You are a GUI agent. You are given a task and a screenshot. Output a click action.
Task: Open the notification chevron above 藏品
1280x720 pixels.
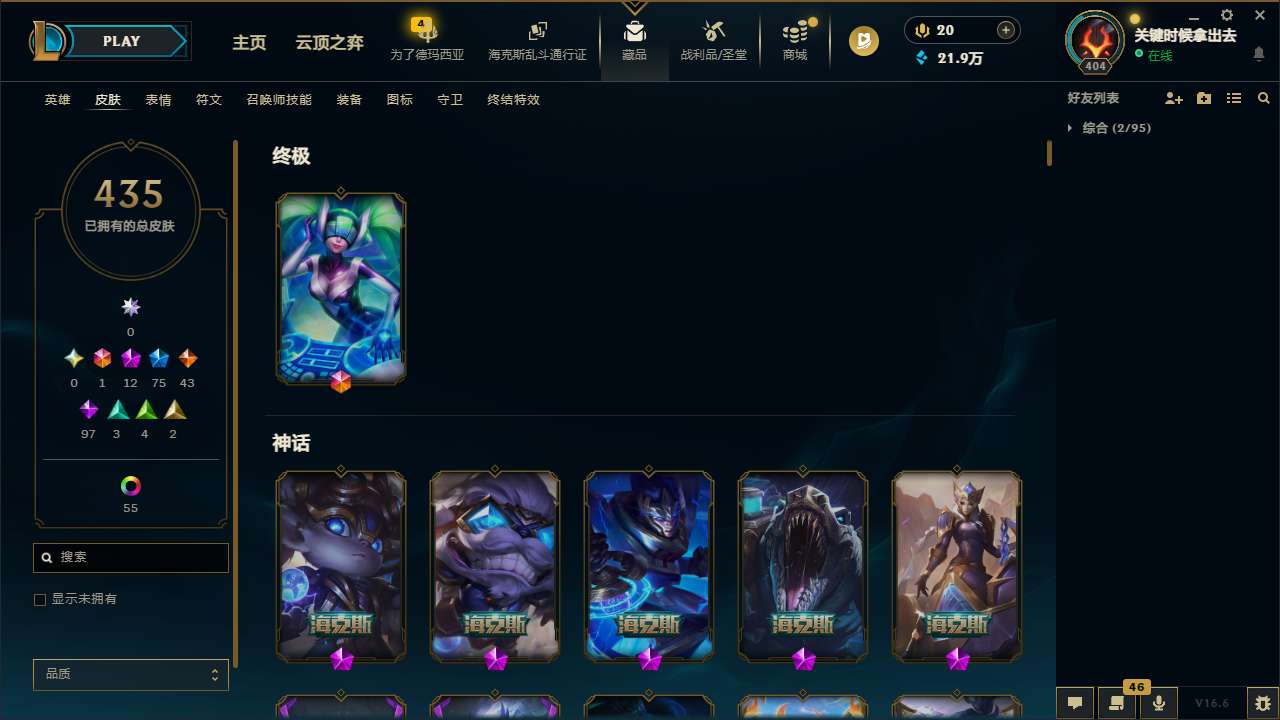[634, 7]
